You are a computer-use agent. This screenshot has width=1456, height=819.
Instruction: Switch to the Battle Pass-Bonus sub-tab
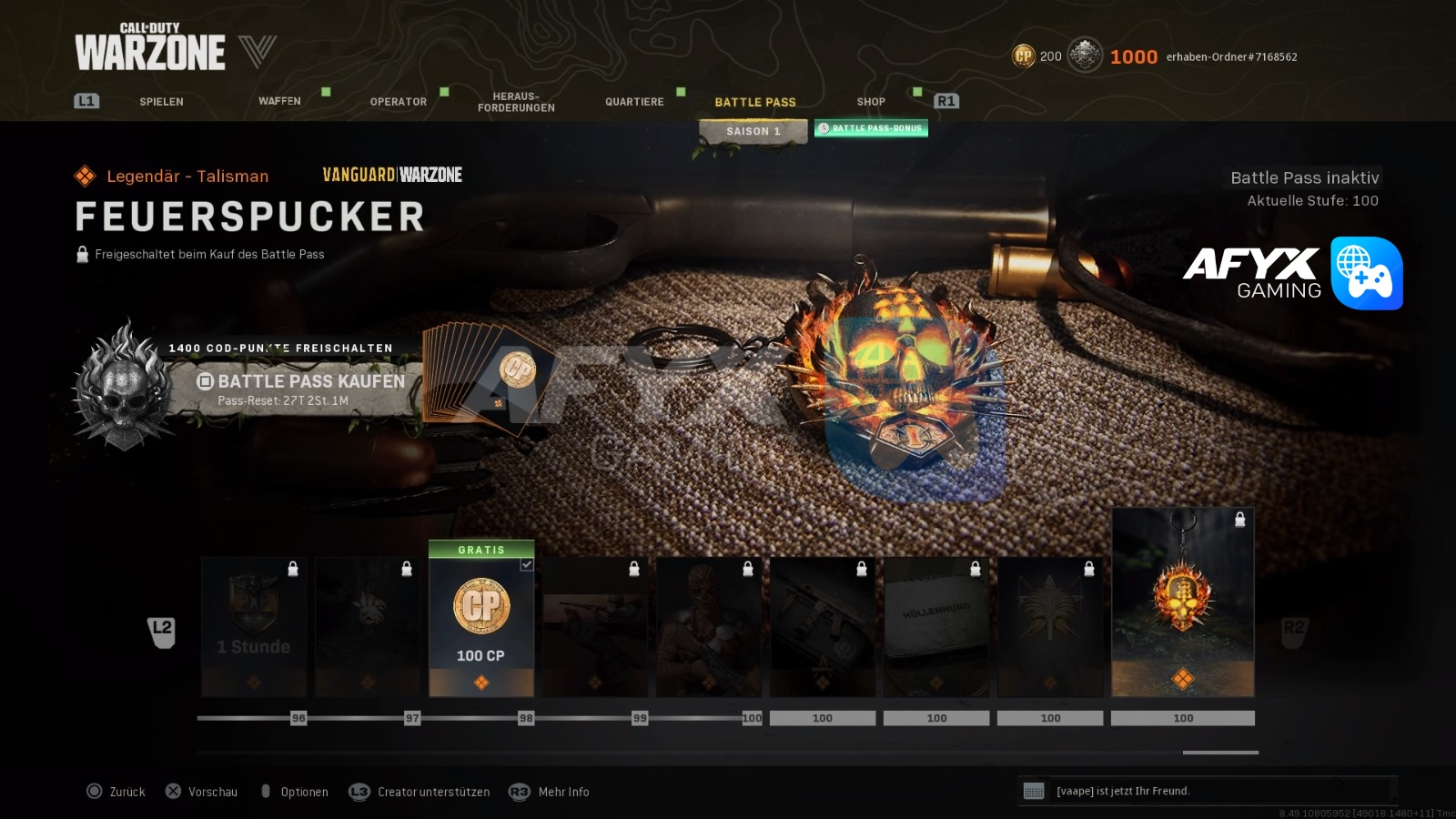click(x=871, y=128)
